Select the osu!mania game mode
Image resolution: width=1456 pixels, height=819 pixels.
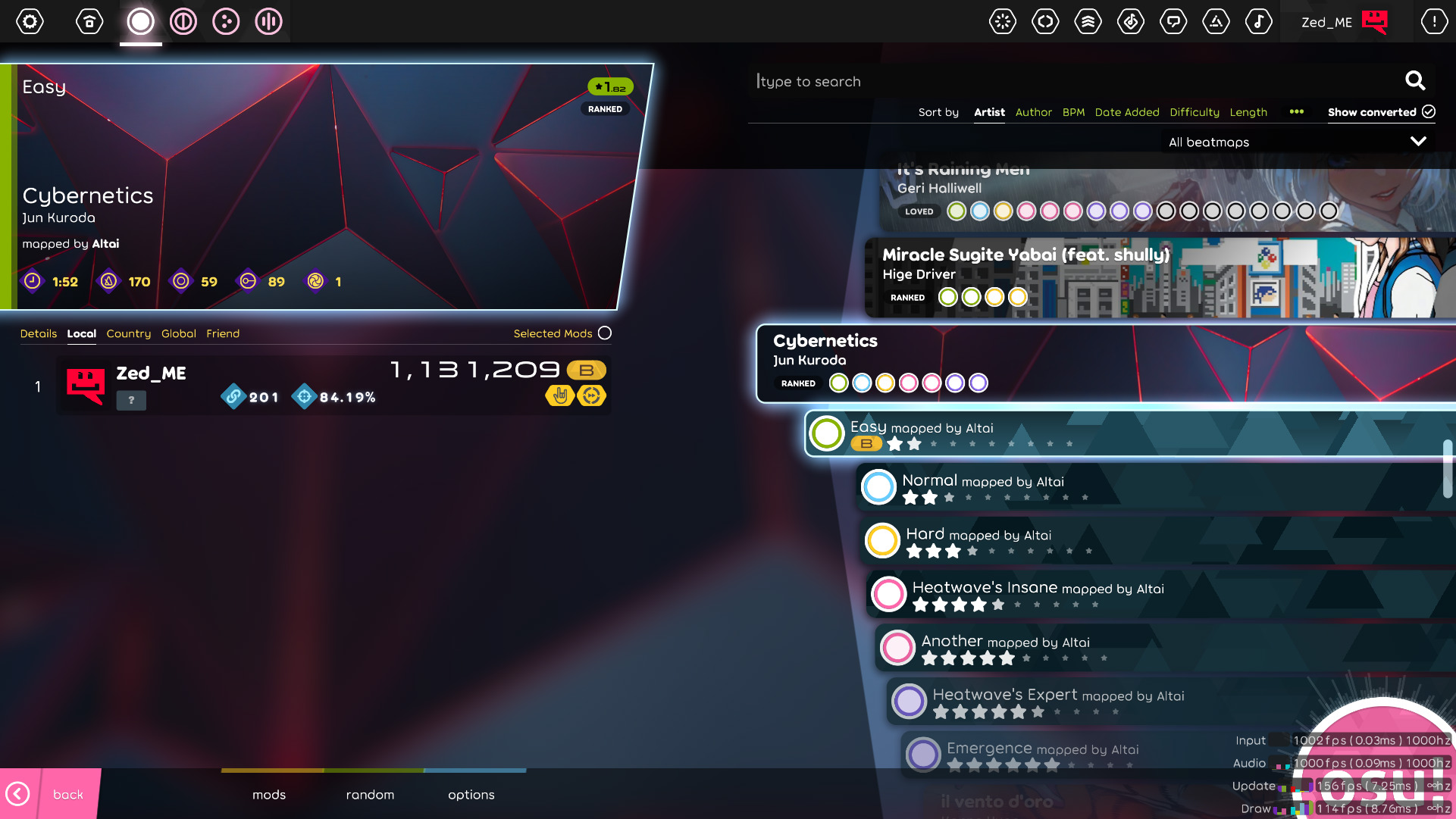(x=268, y=21)
